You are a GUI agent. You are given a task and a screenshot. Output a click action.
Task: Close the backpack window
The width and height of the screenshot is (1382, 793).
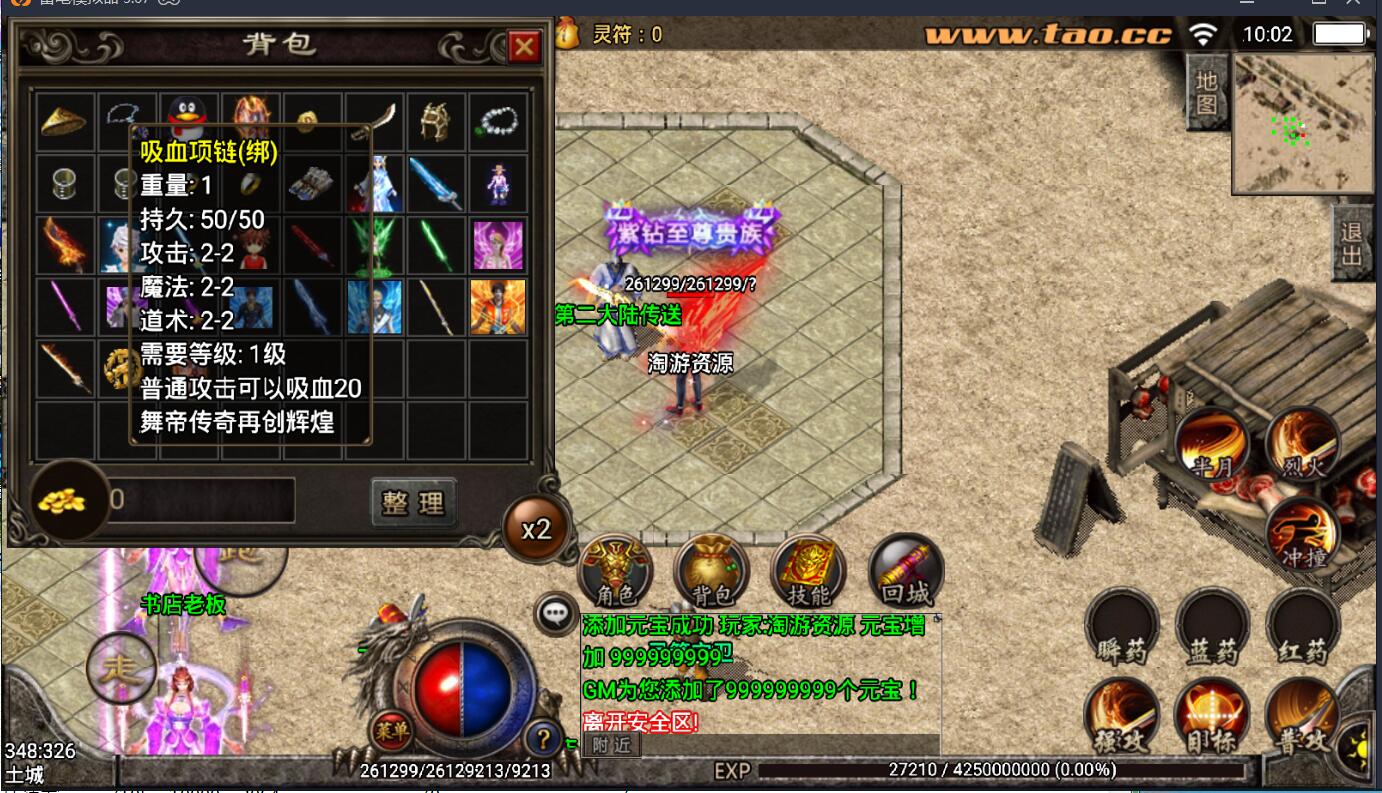(524, 46)
